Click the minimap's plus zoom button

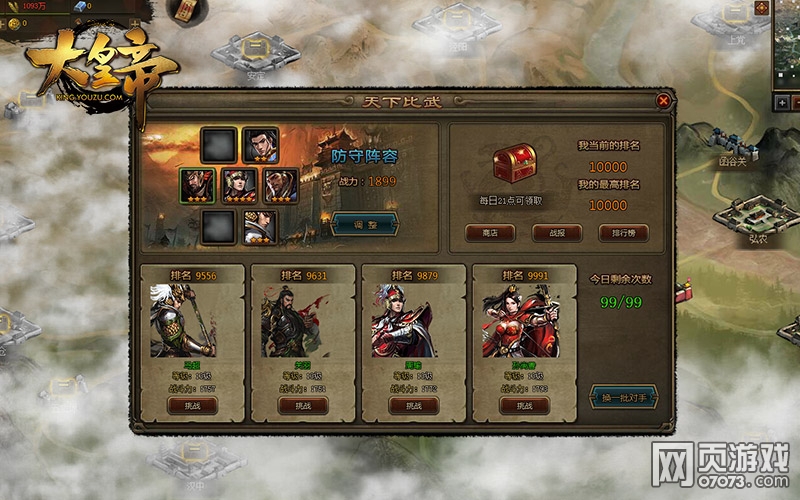(781, 103)
